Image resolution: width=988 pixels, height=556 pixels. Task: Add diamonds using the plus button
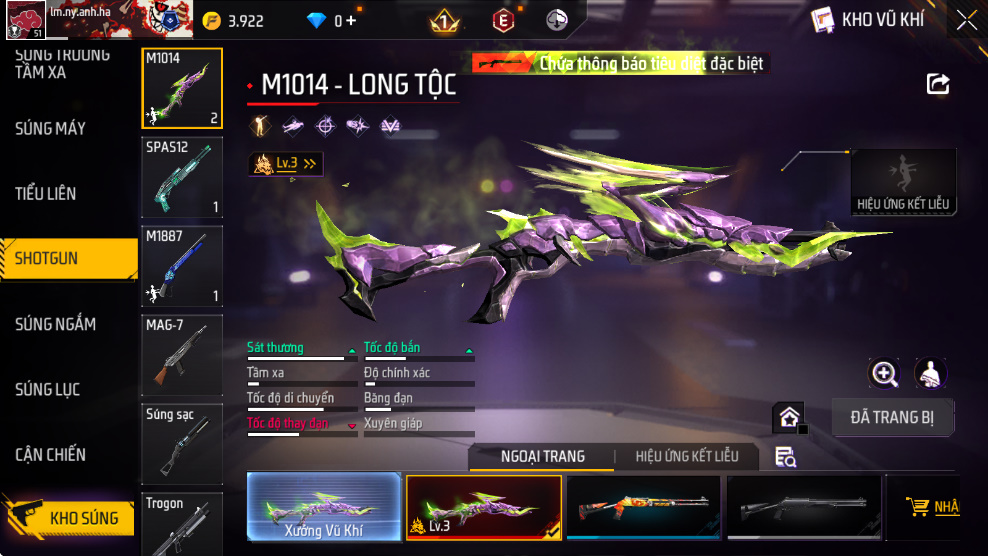click(350, 21)
